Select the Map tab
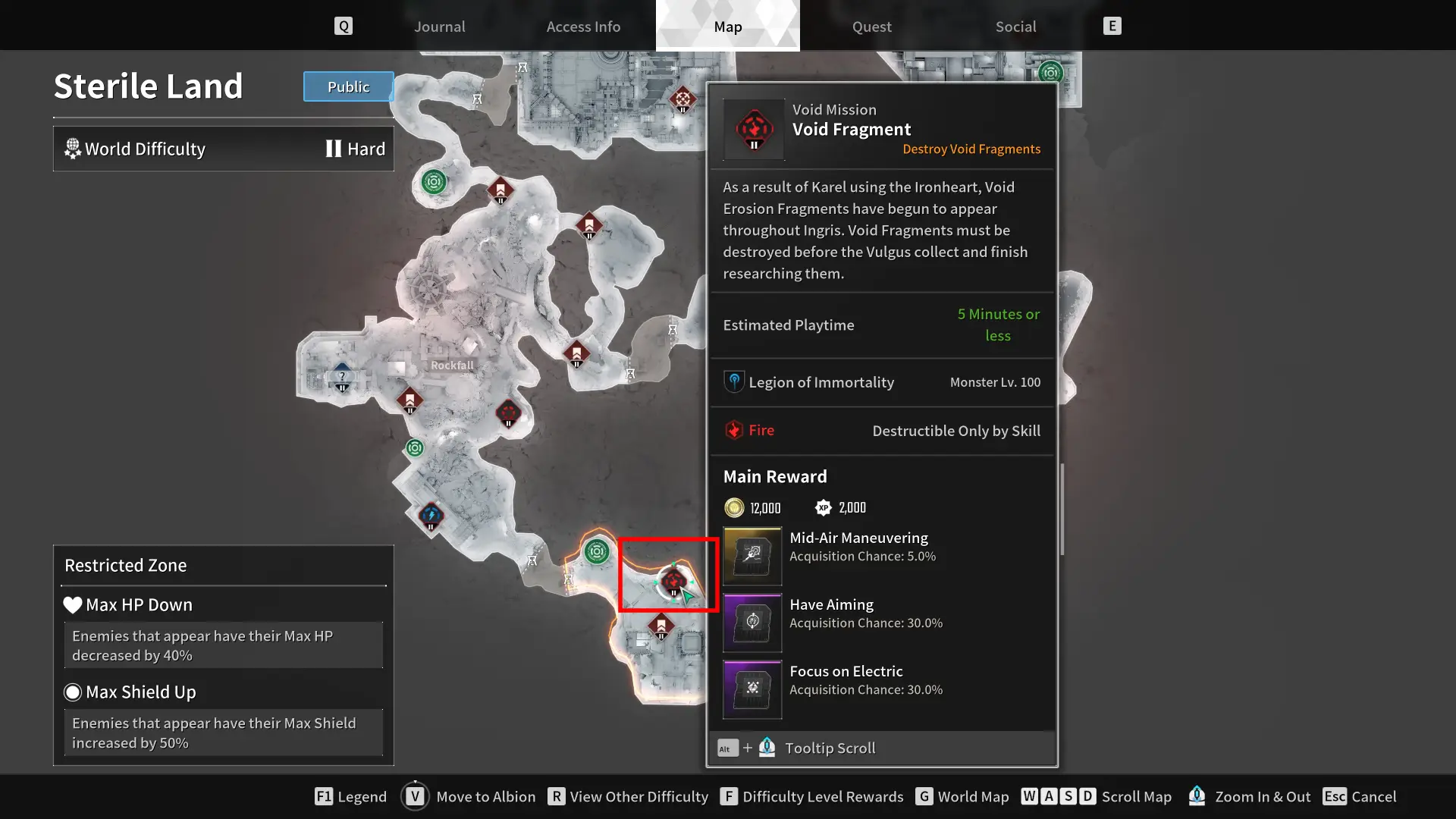The width and height of the screenshot is (1456, 819). [x=727, y=27]
